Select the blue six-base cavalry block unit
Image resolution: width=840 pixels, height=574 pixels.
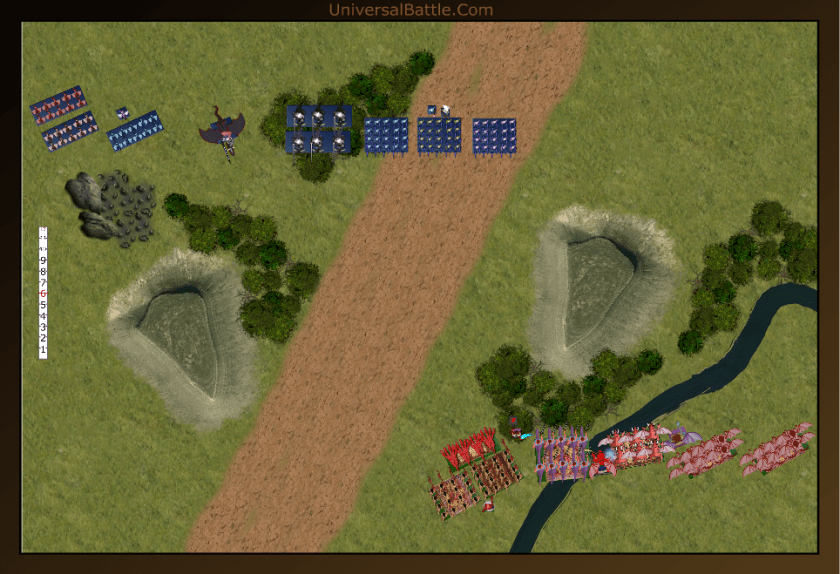318,130
